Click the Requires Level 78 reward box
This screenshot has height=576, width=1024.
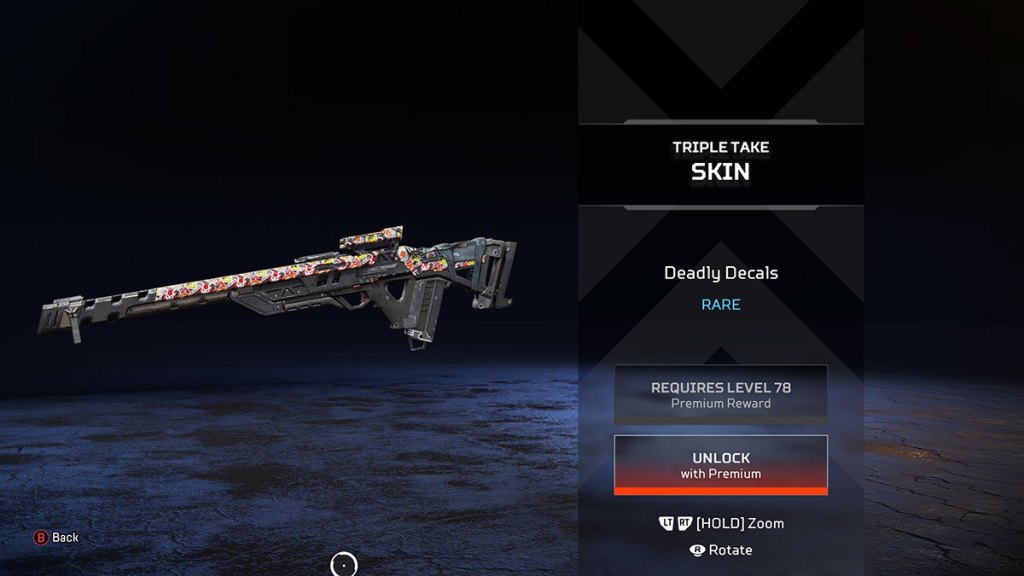(x=720, y=394)
